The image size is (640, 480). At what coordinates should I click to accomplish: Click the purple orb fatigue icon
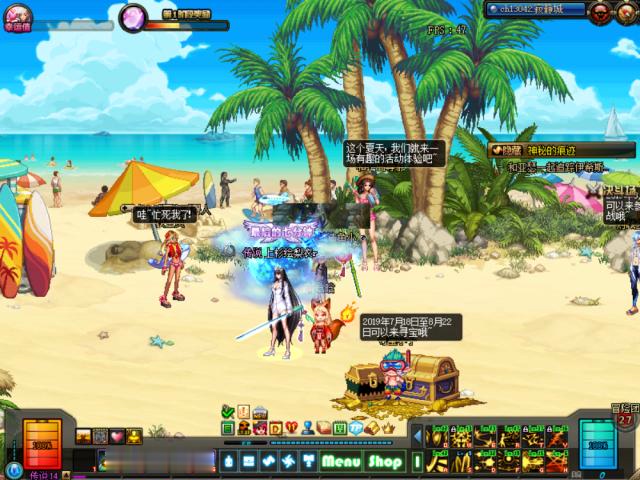pyautogui.click(x=132, y=17)
